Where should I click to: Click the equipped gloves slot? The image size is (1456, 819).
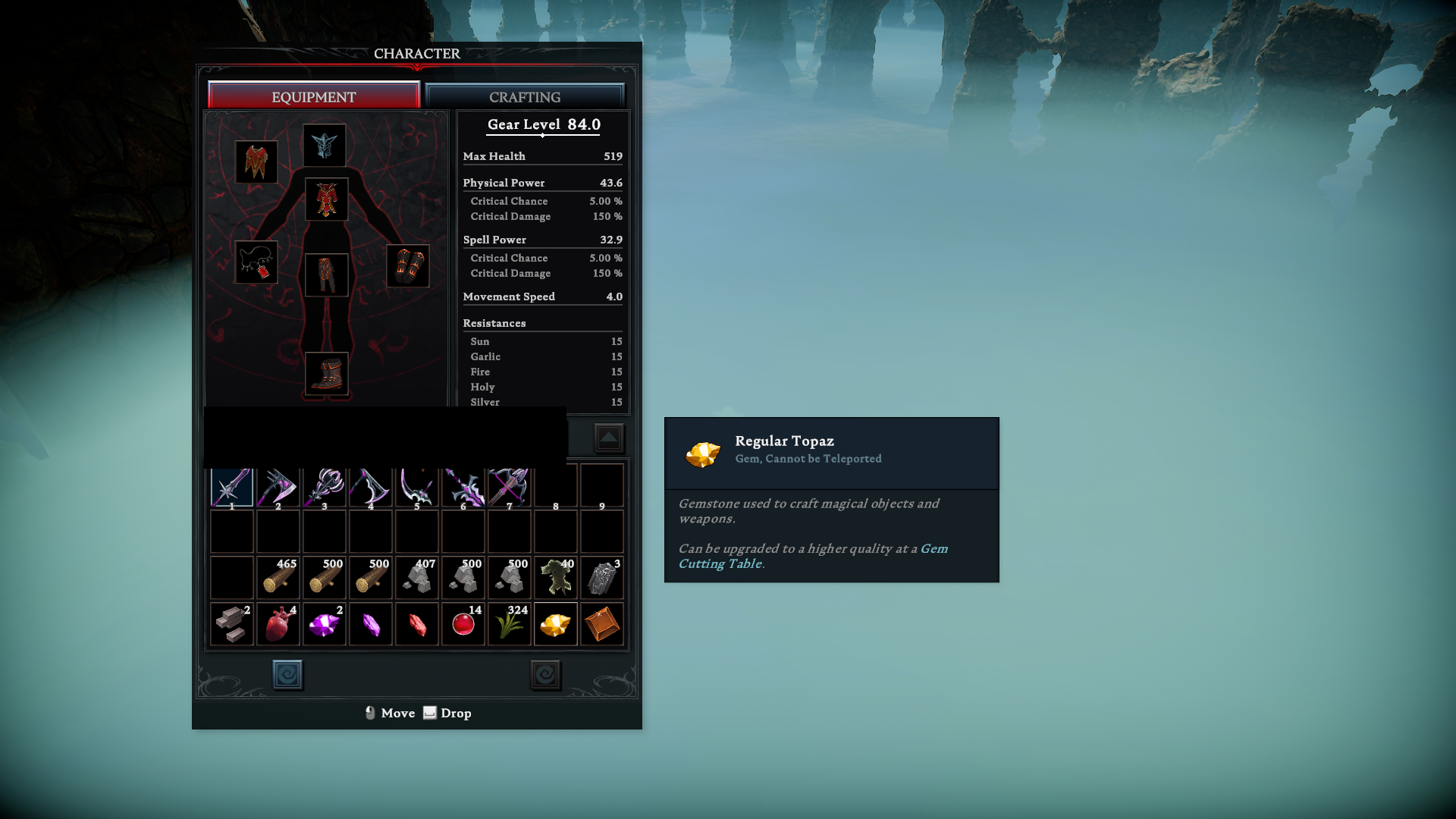click(408, 266)
